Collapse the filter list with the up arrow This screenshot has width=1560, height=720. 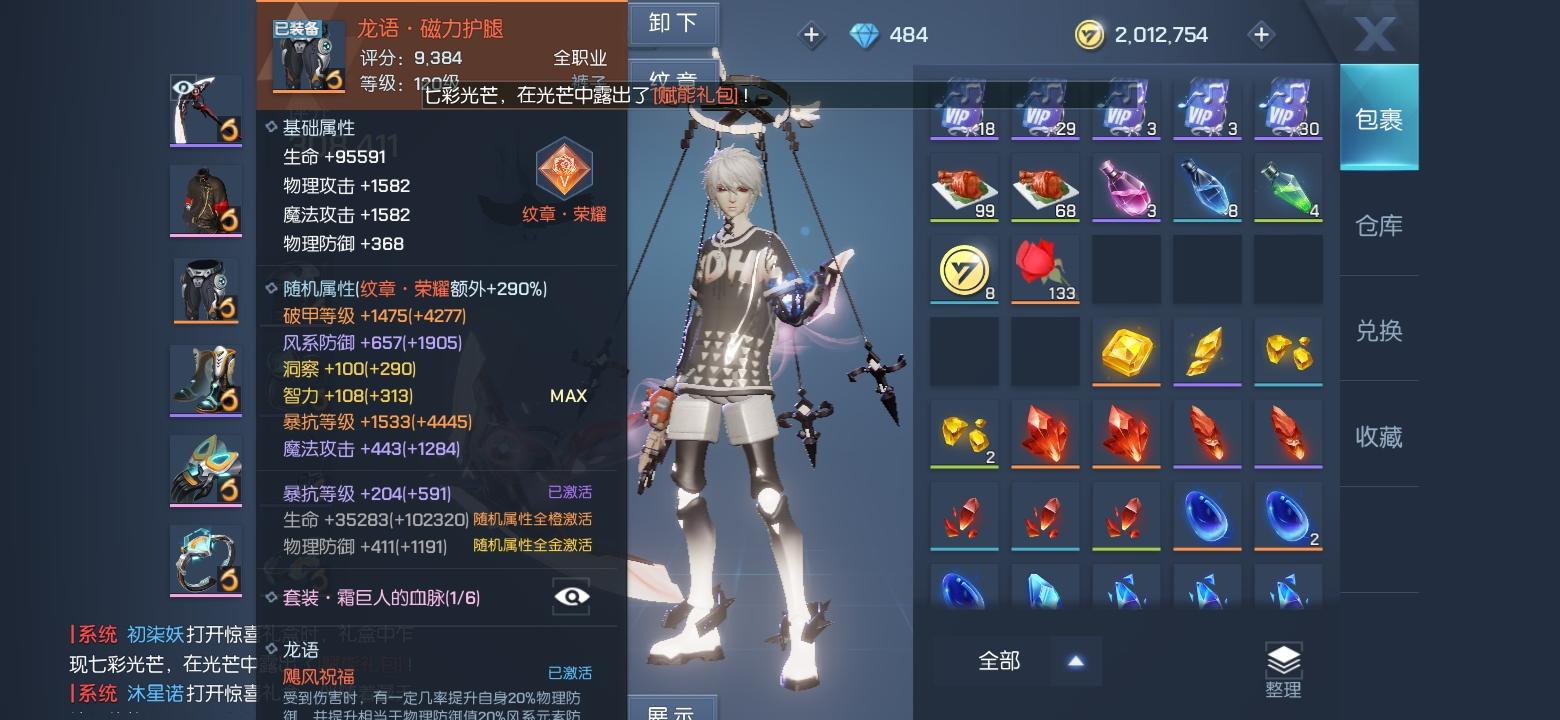pyautogui.click(x=1075, y=661)
